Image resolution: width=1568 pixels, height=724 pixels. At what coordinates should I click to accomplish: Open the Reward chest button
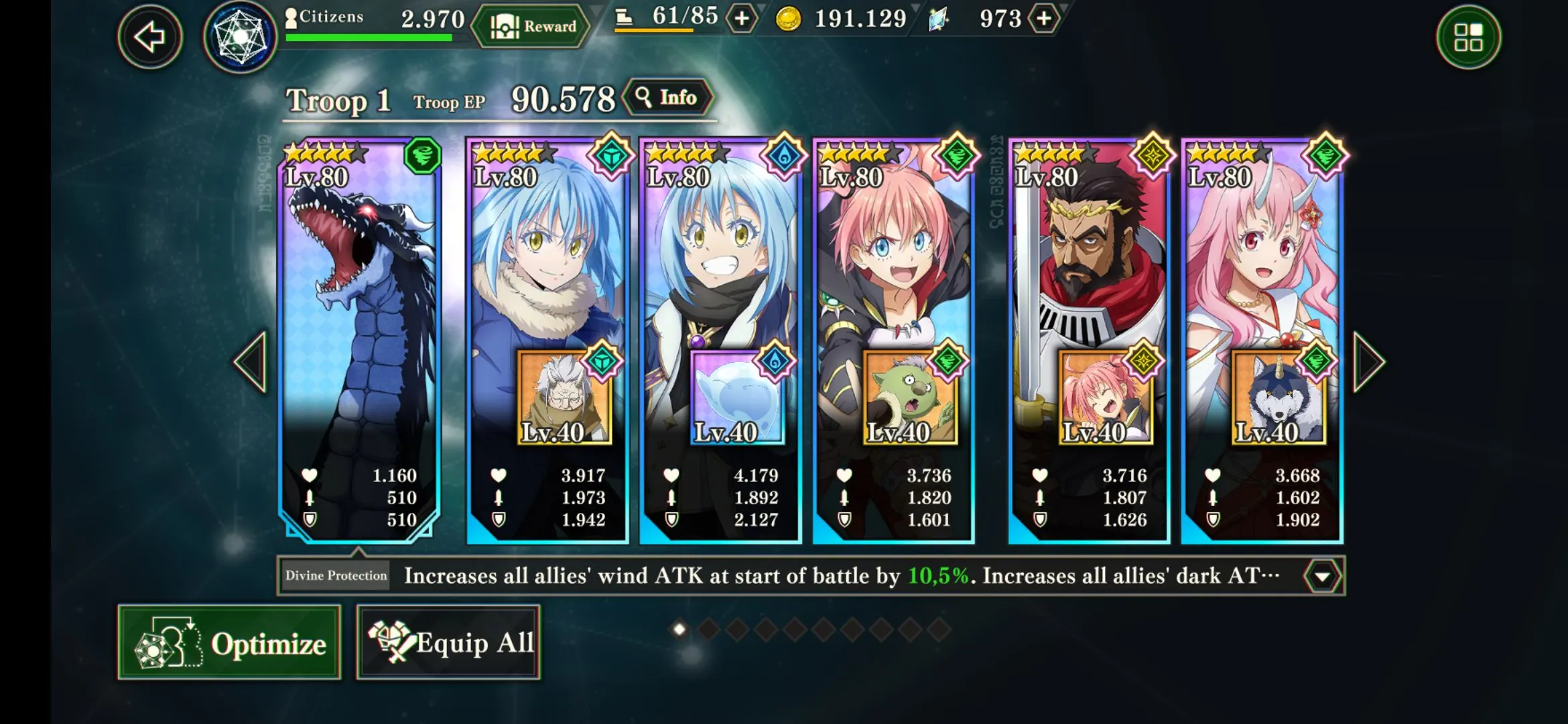click(533, 27)
